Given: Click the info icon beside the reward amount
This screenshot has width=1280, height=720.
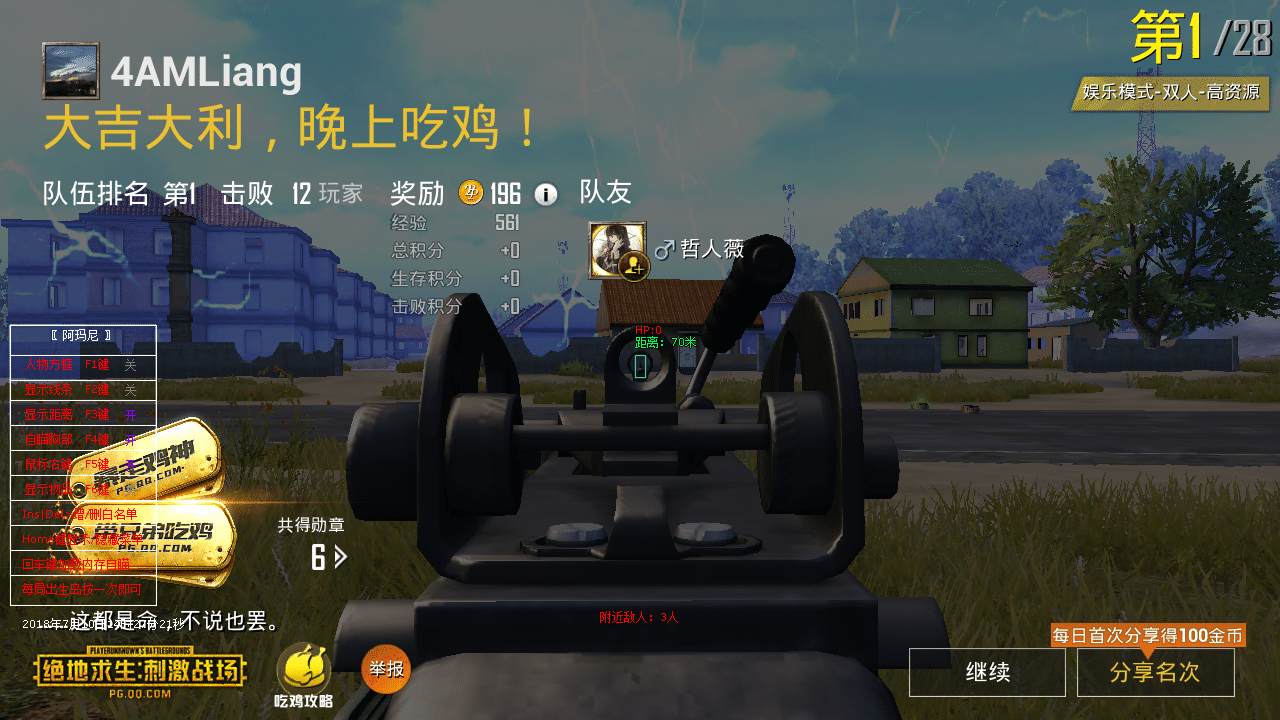Looking at the screenshot, I should click(x=544, y=193).
